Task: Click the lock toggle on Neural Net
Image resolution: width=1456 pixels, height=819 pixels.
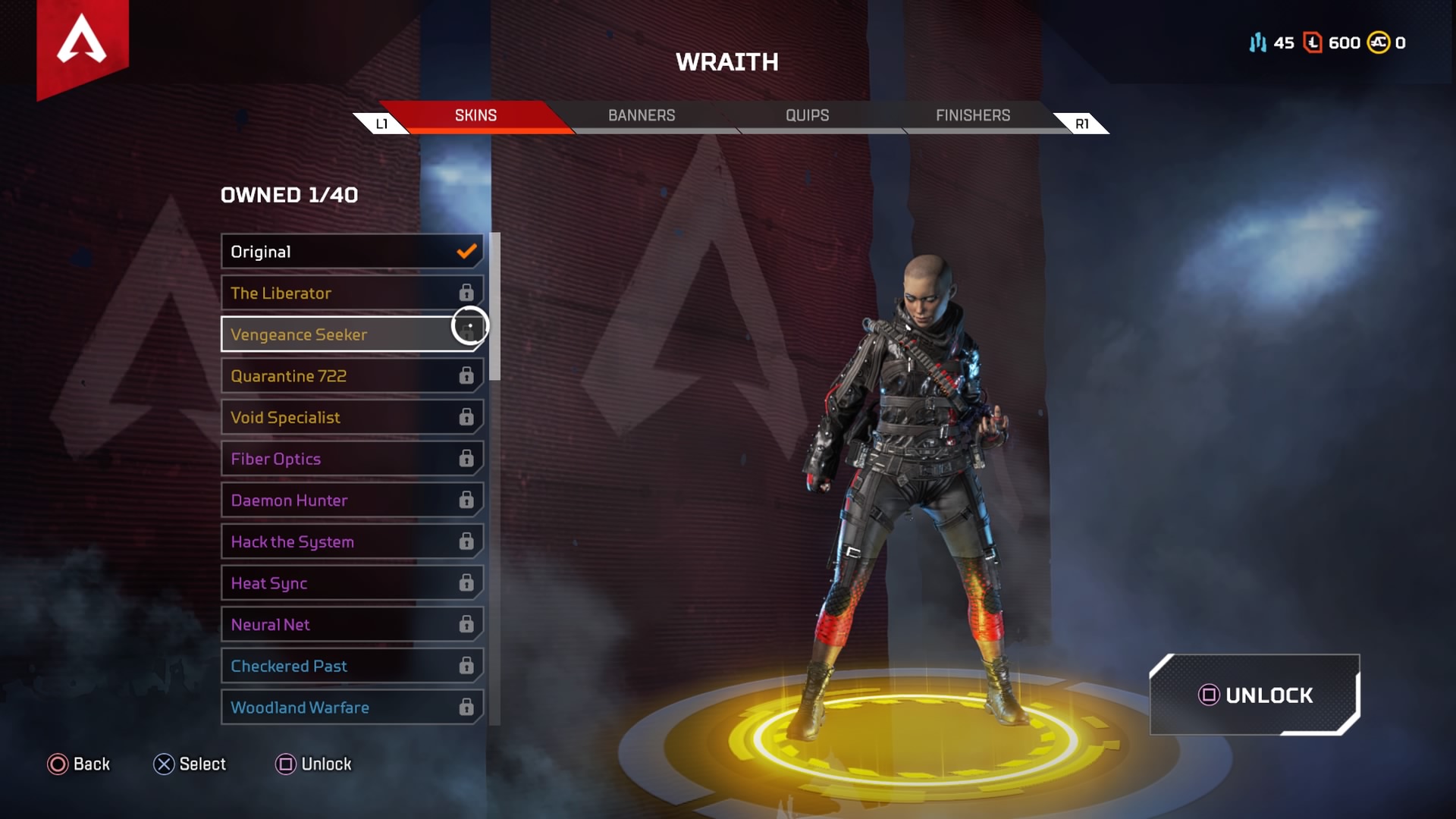Action: [465, 624]
